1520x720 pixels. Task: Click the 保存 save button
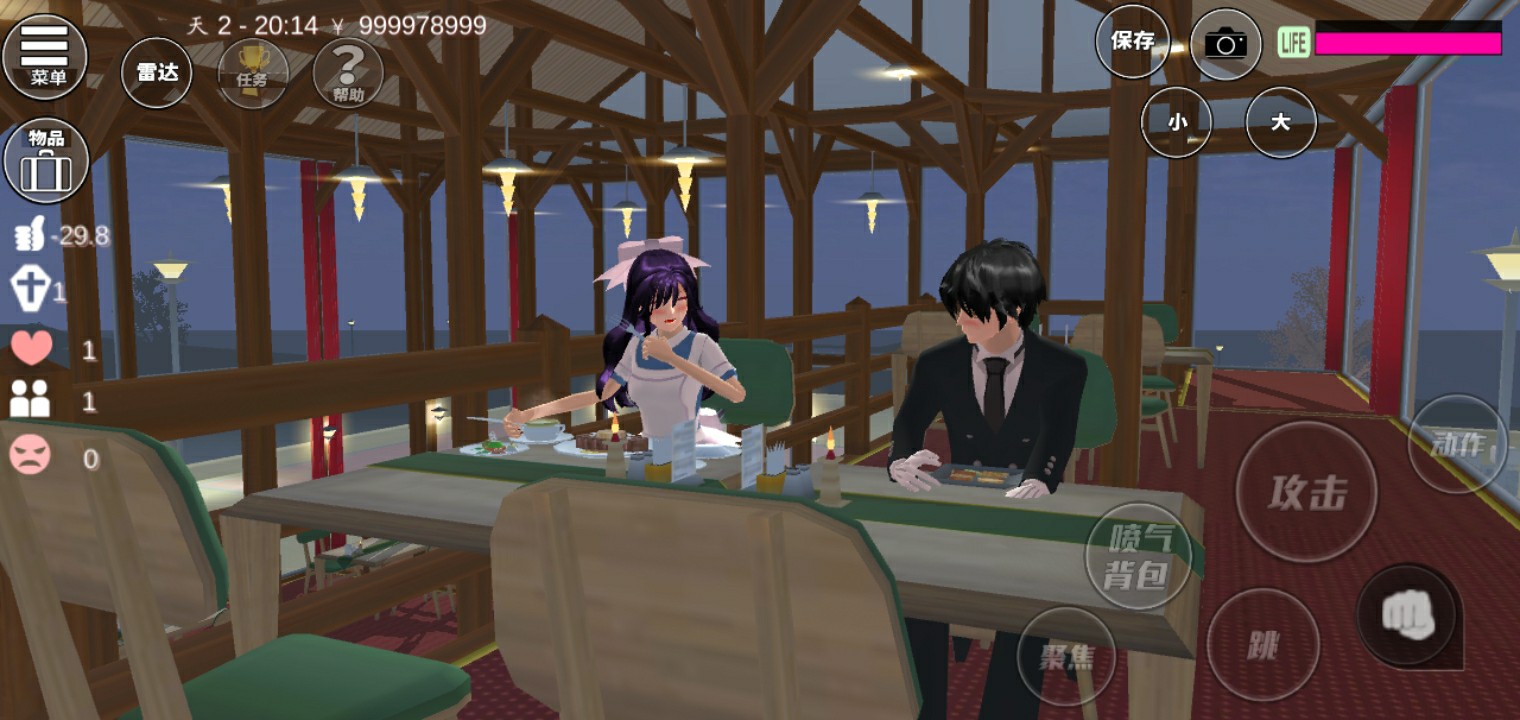pyautogui.click(x=1133, y=41)
